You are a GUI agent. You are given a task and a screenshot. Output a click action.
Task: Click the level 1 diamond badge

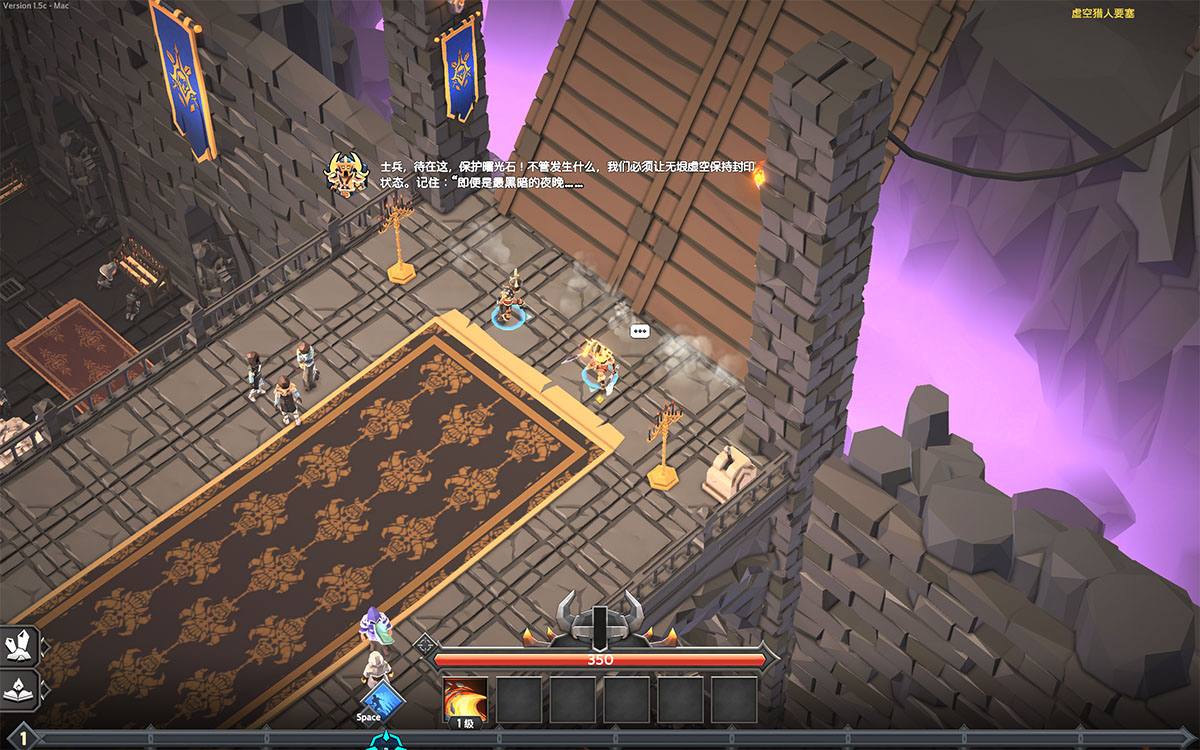pyautogui.click(x=23, y=739)
